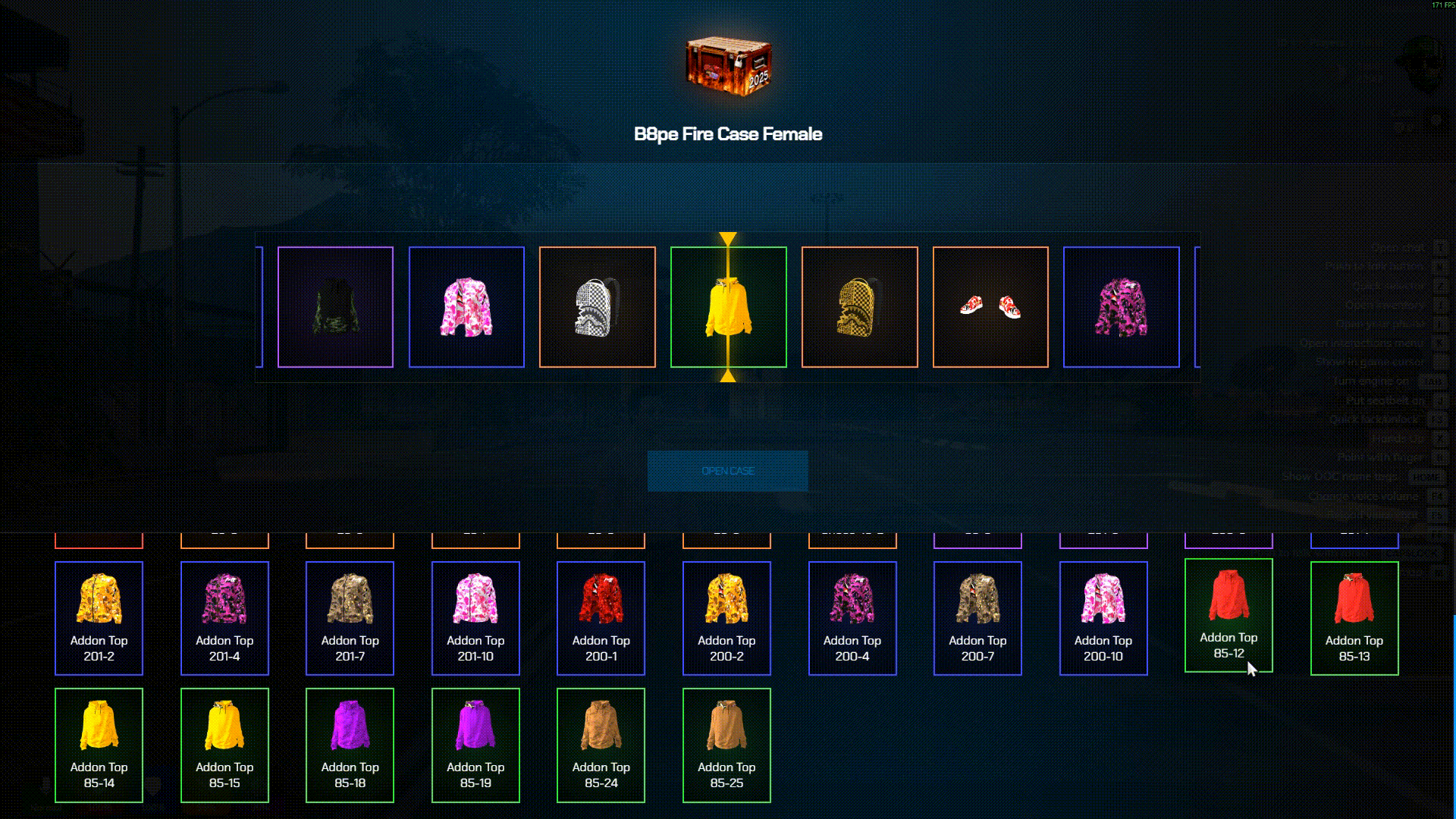Select Addon Top 200-7 jacket

point(977,618)
